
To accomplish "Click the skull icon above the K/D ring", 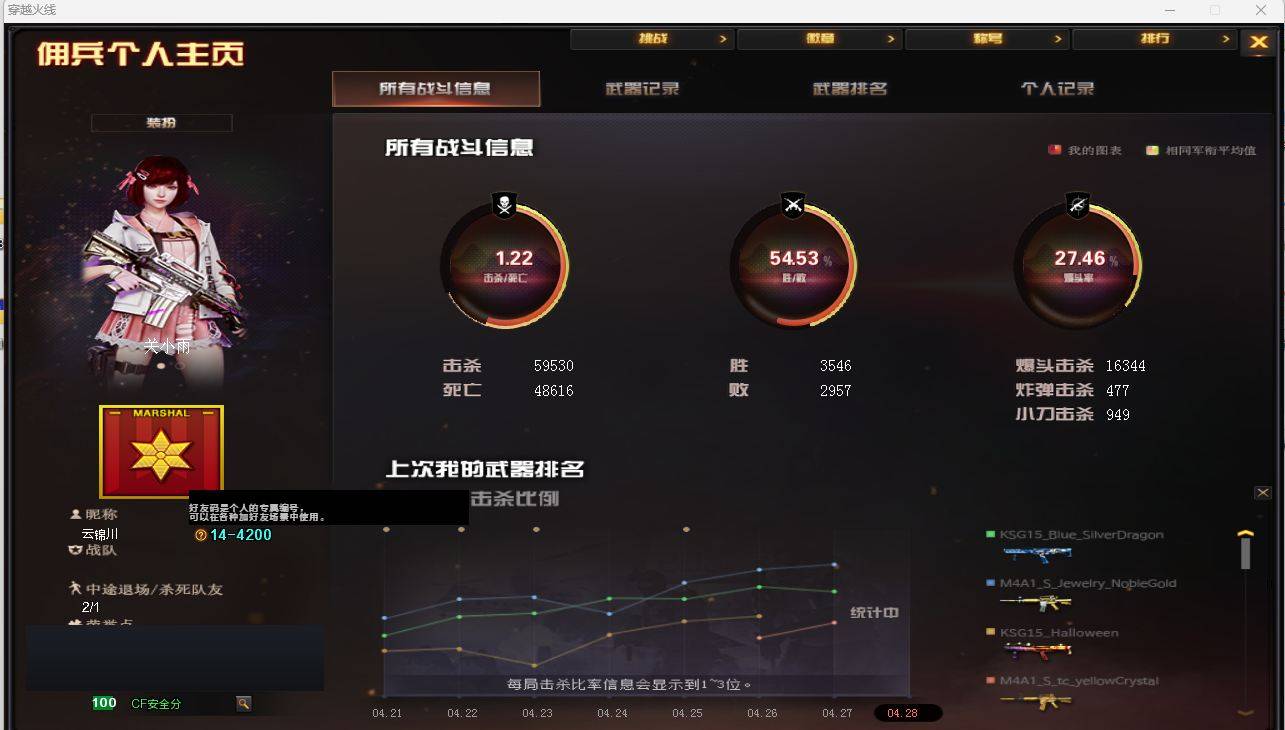I will 505,206.
